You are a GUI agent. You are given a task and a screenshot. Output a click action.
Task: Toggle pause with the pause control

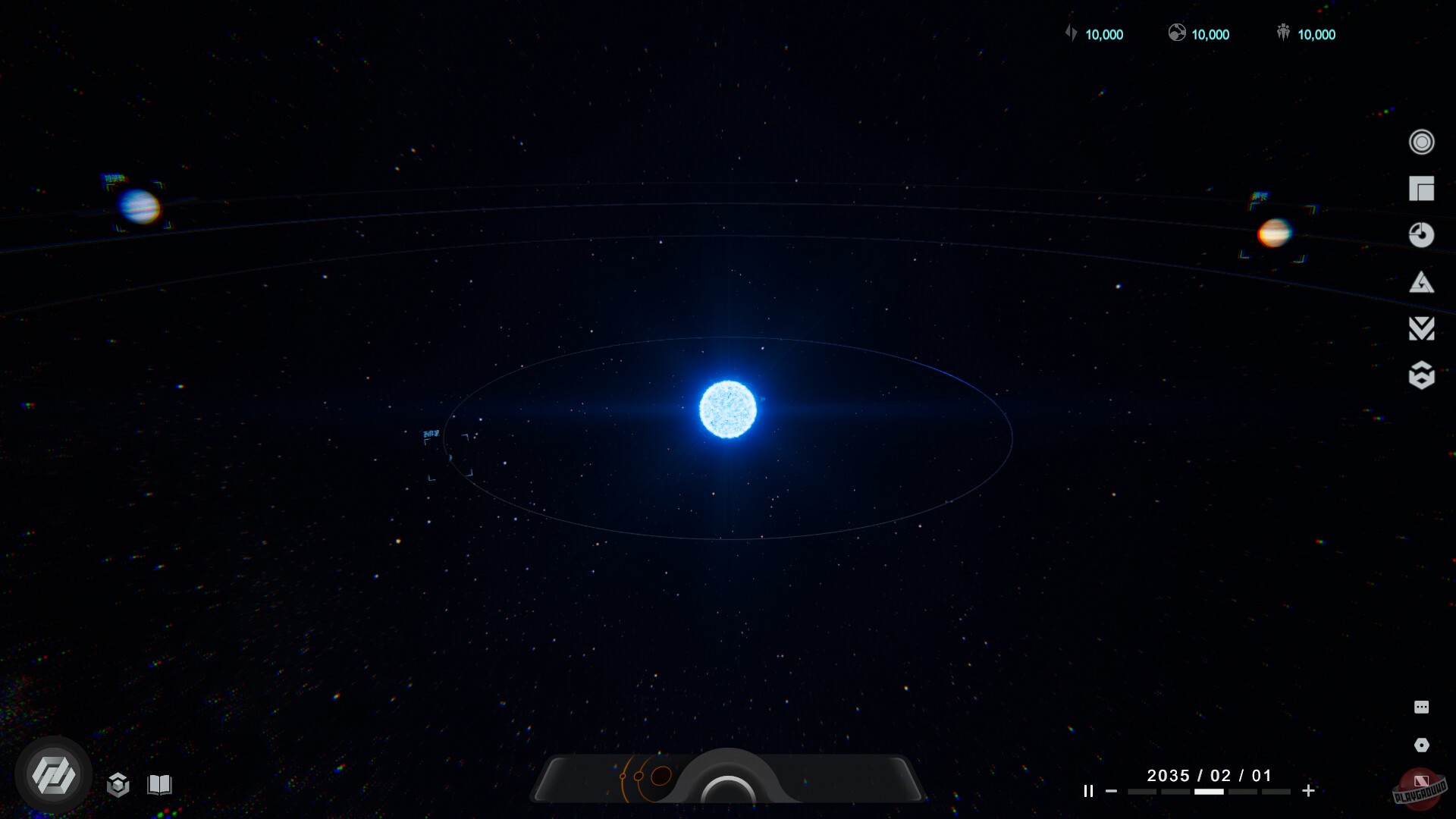(x=1087, y=790)
